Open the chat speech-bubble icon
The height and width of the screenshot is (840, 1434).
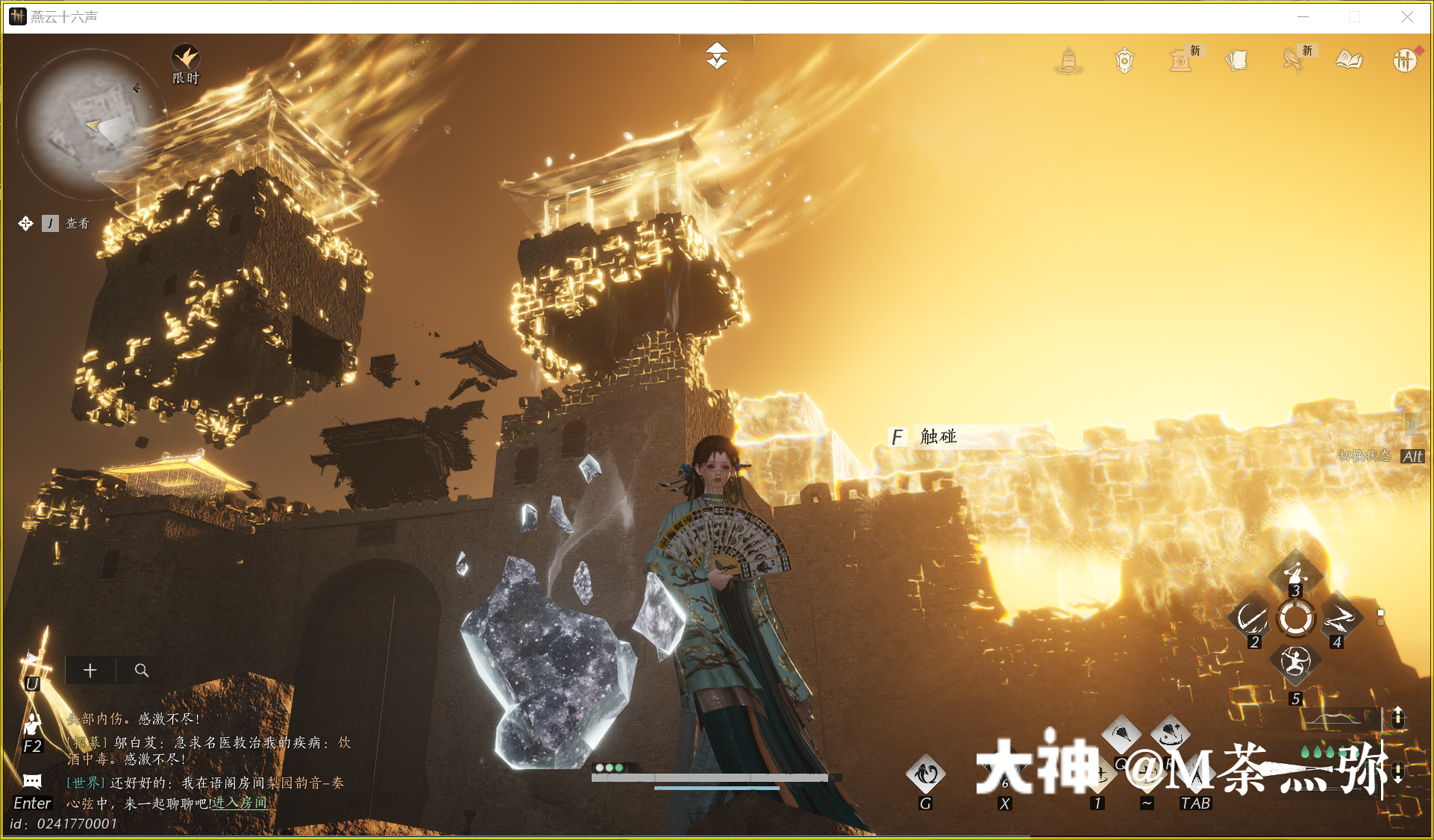pos(32,781)
